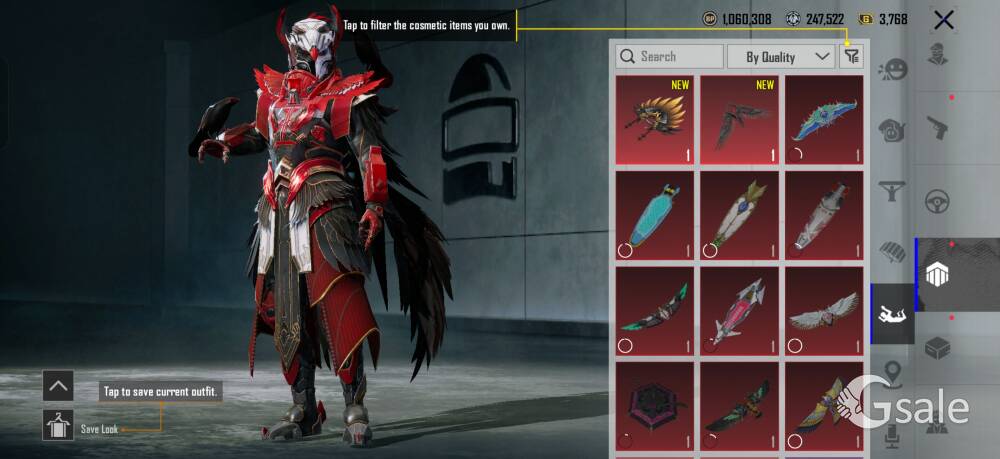Screen dimensions: 1000x459
Task: Open the character head outfit tab
Action: click(x=937, y=53)
